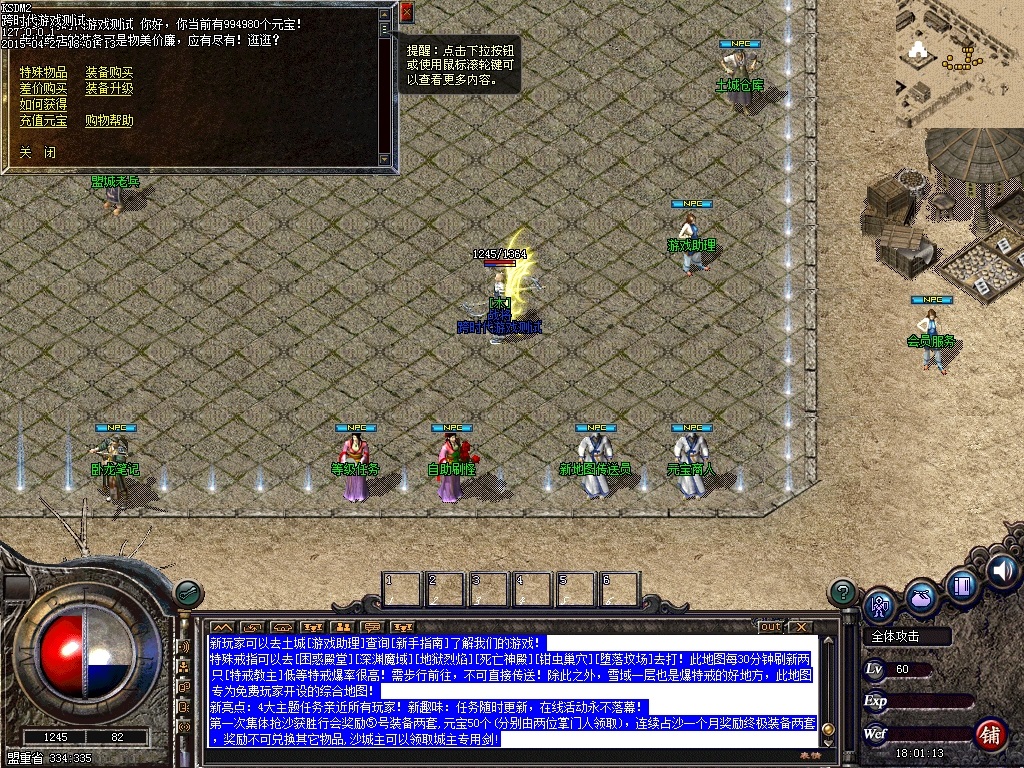Choose the 装备购买 equipment purchase option
The height and width of the screenshot is (768, 1024).
[x=109, y=73]
